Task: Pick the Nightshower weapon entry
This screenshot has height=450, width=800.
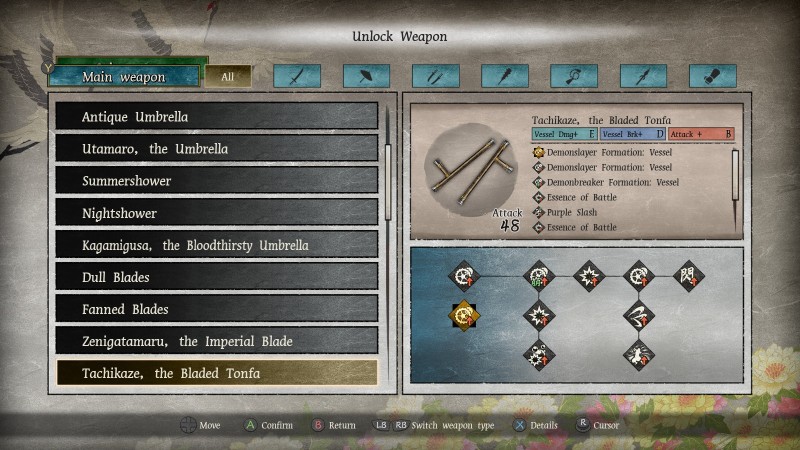Action: pos(216,213)
